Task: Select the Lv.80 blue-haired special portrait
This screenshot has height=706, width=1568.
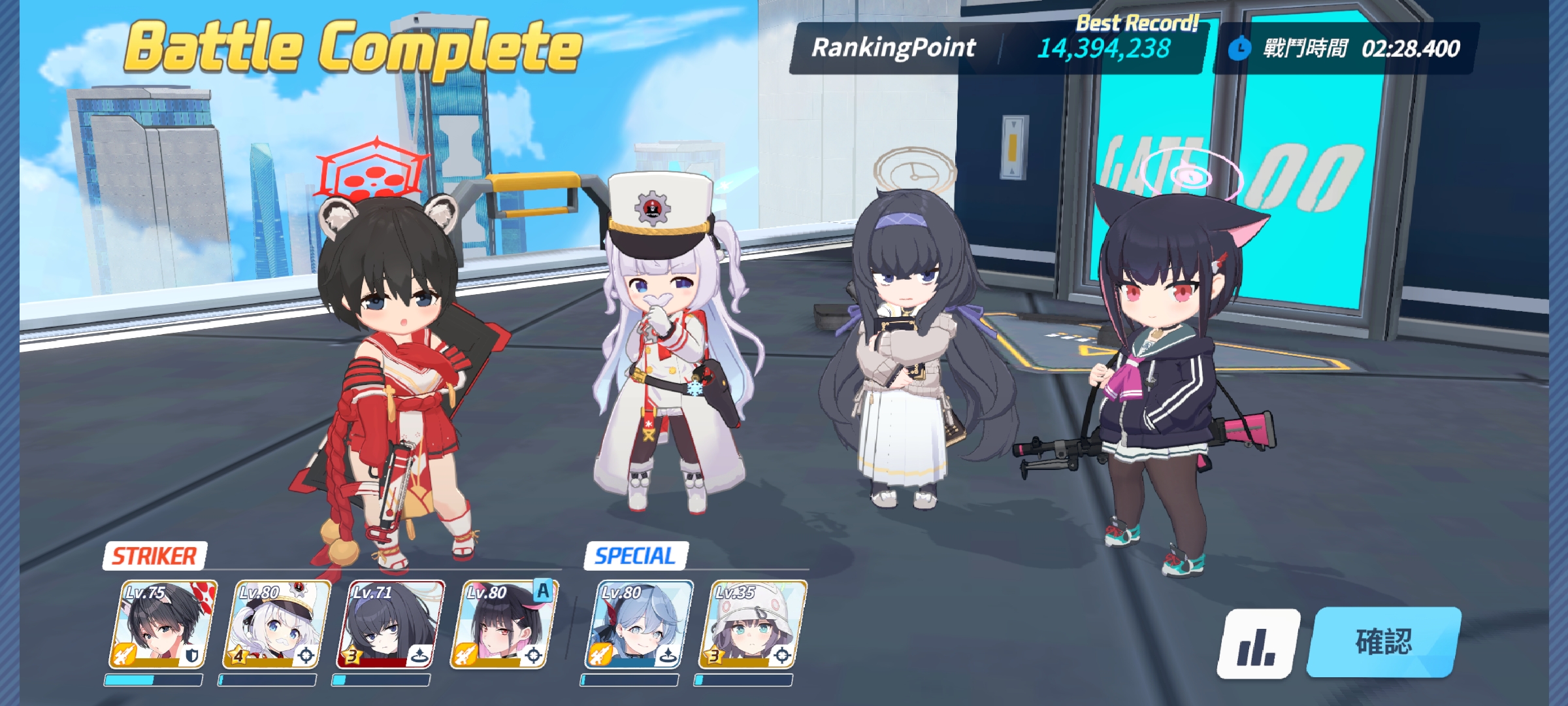Action: click(x=638, y=625)
